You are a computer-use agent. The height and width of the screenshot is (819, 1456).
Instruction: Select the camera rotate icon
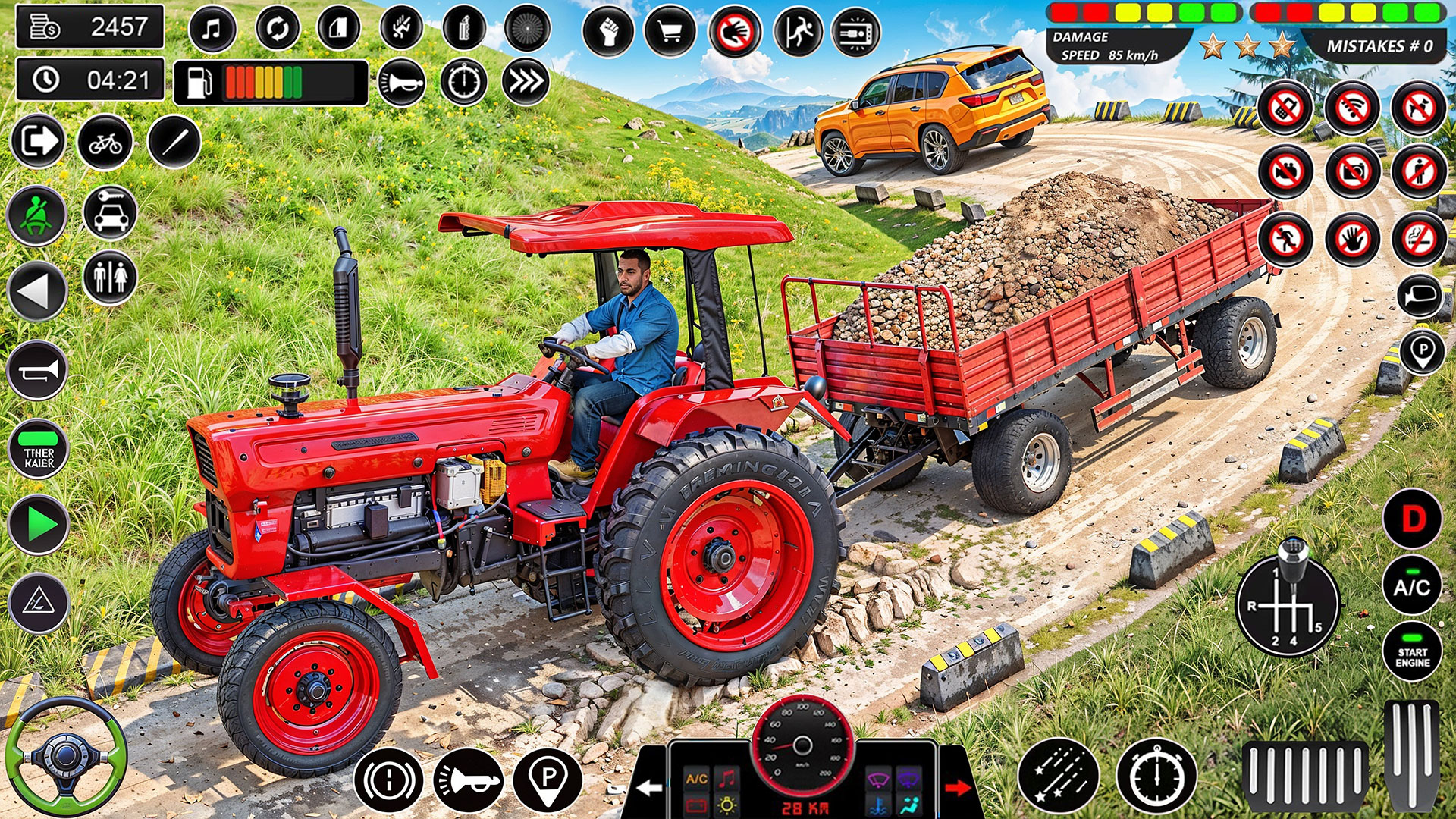tap(276, 28)
